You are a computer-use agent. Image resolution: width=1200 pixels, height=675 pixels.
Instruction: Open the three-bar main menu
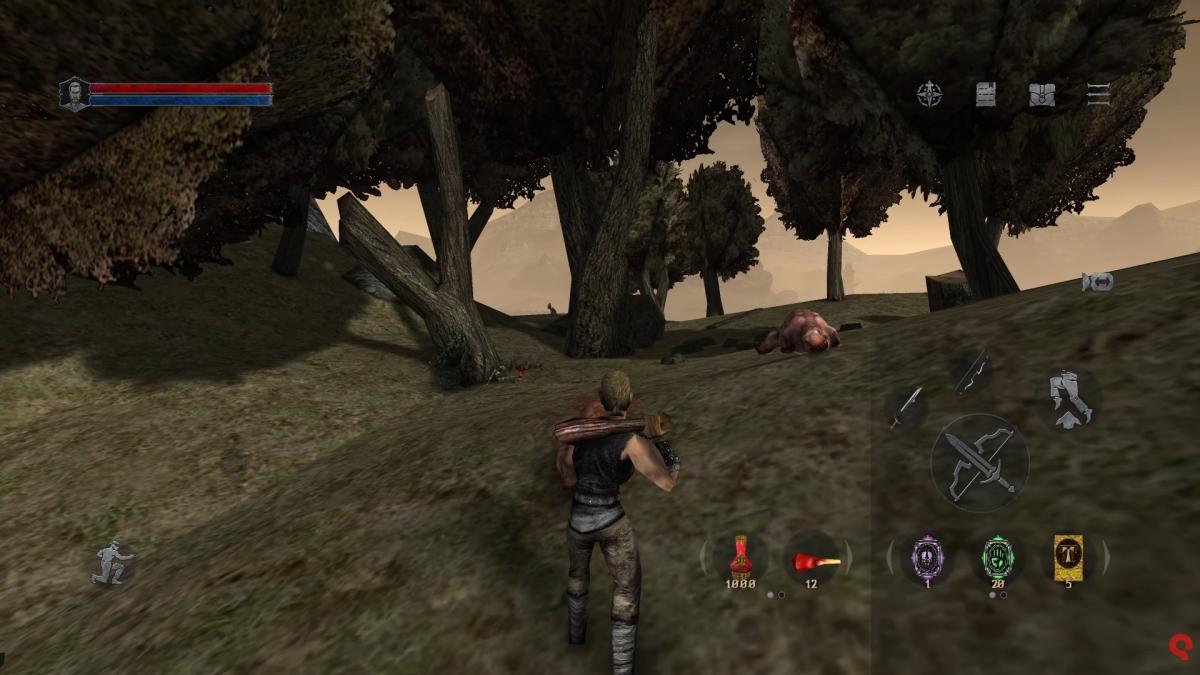click(x=1098, y=94)
